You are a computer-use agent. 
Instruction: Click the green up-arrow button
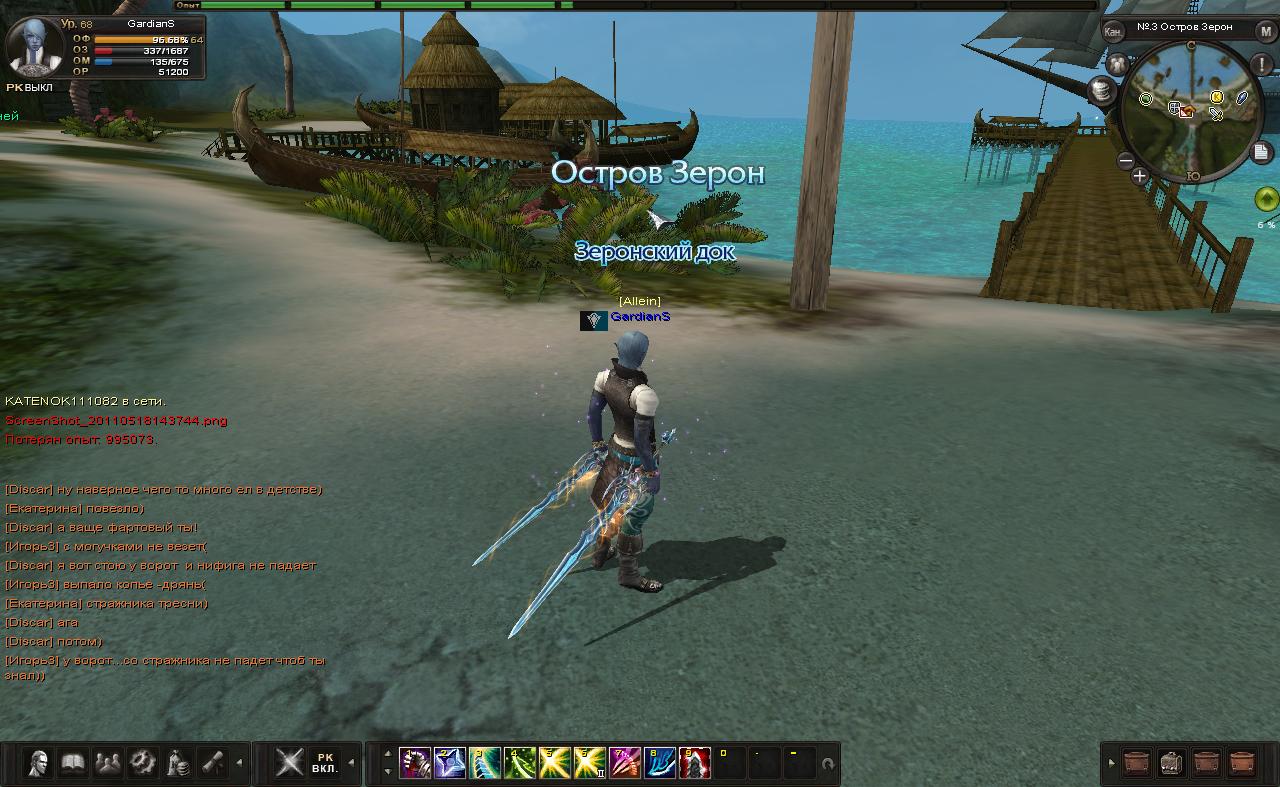1266,198
